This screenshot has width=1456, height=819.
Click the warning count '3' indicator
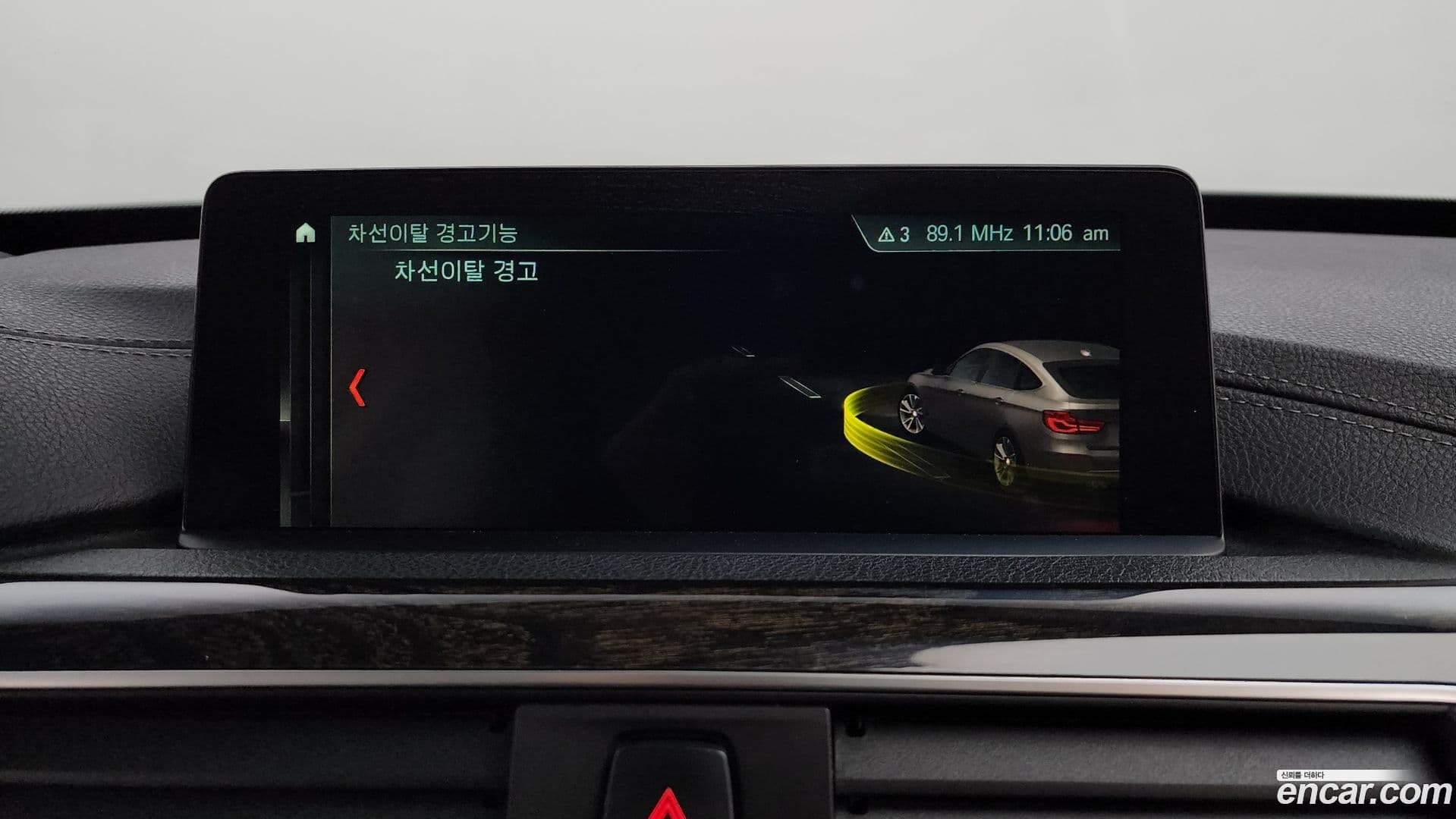coord(903,236)
